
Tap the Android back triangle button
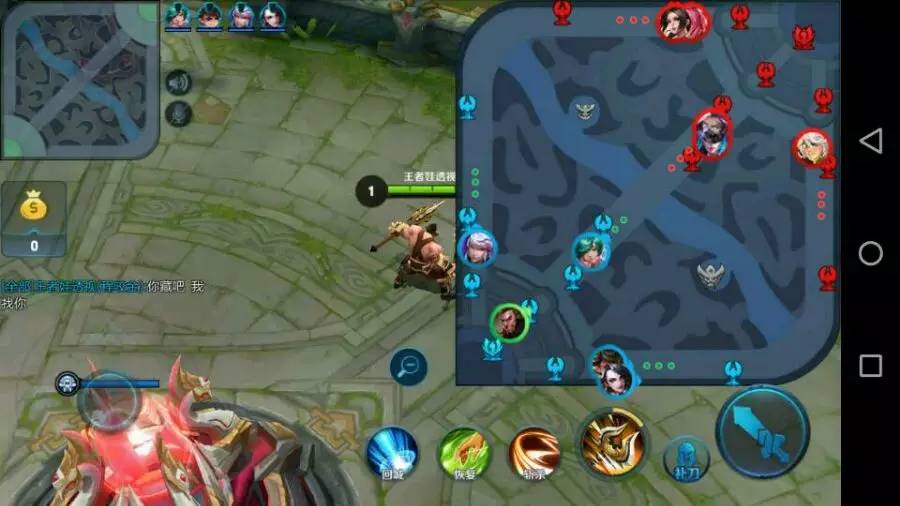pyautogui.click(x=871, y=141)
